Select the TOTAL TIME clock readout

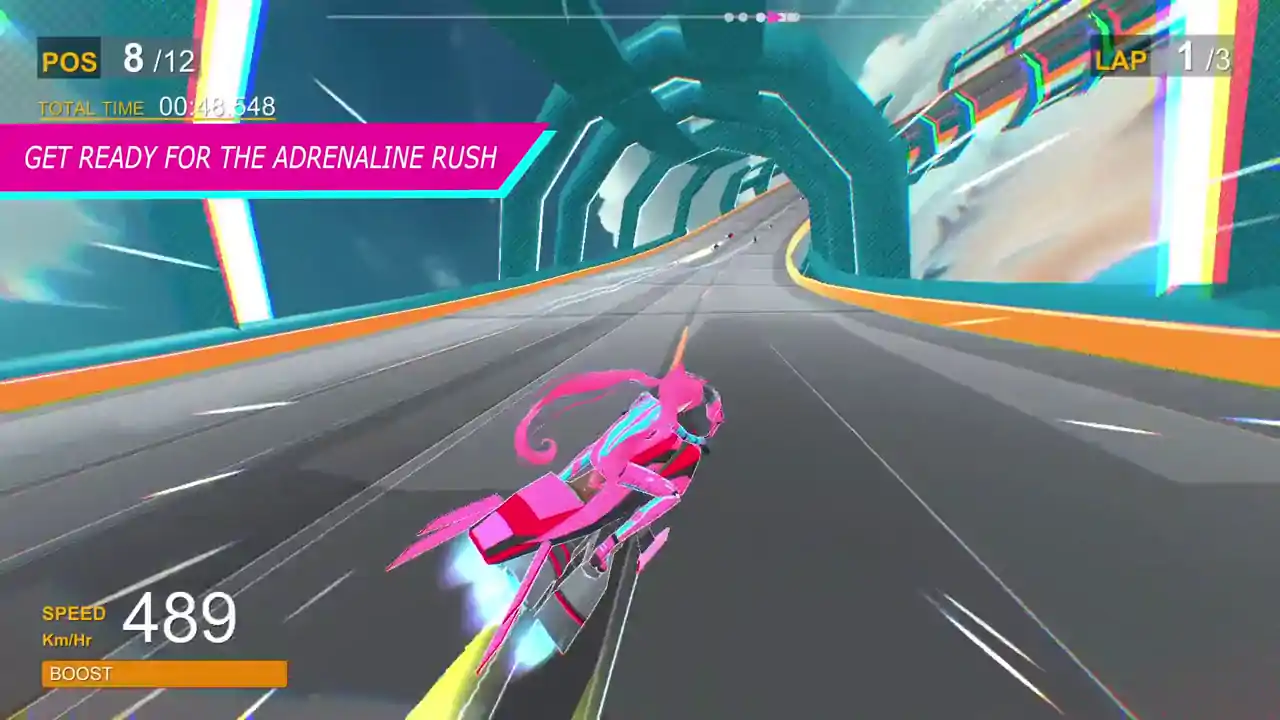[219, 107]
